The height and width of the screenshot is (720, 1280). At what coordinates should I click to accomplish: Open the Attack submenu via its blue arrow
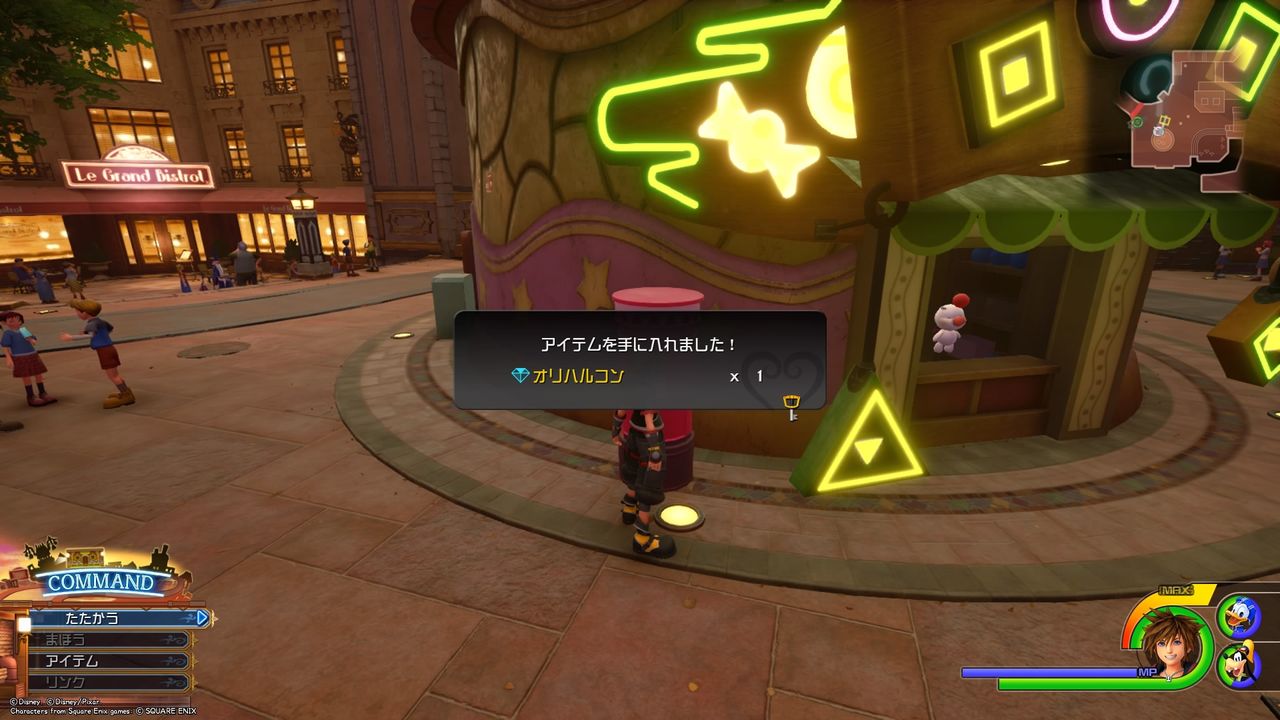(x=203, y=618)
